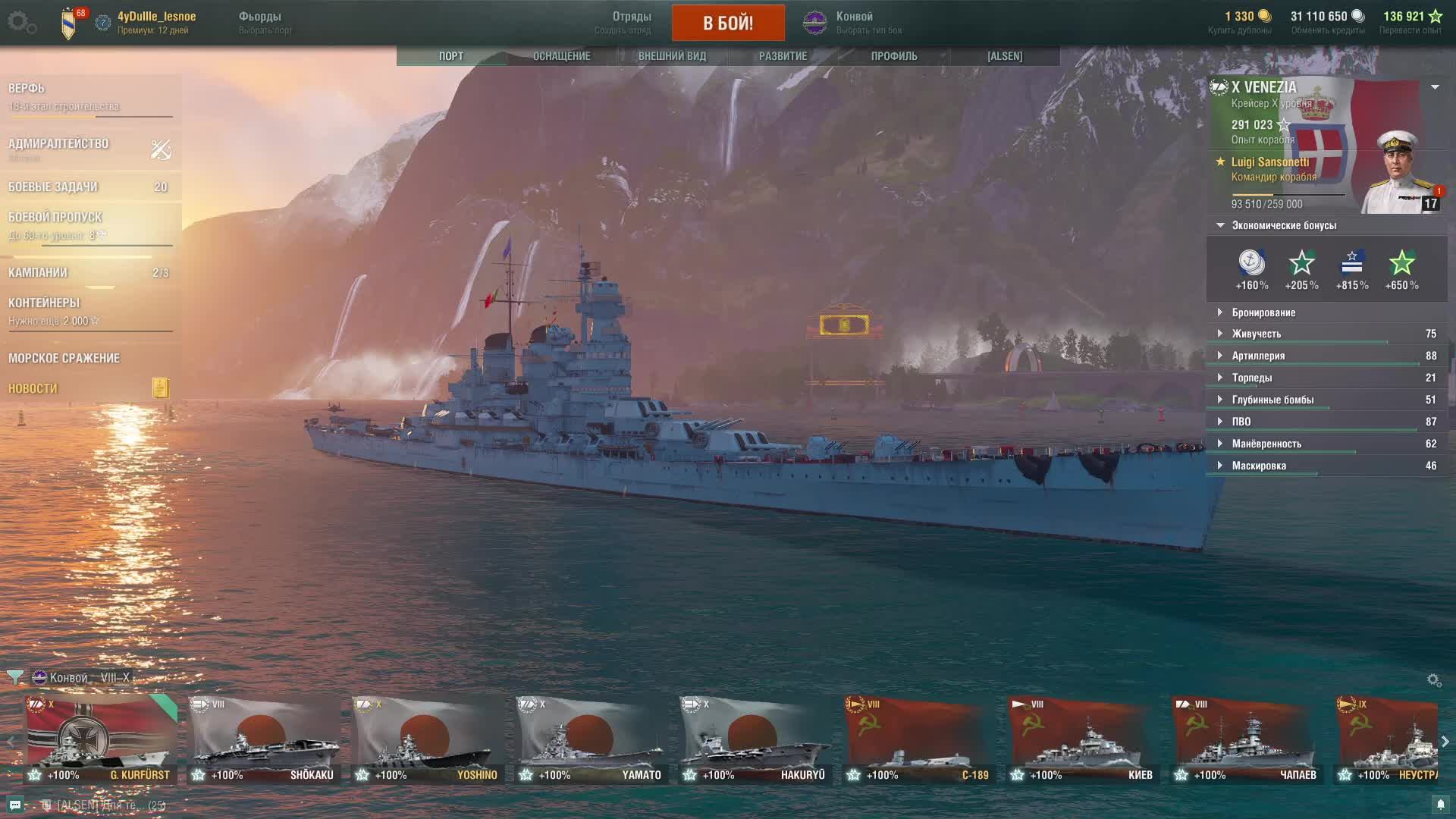Open the ship carousel filter funnel
Screen dimensions: 1456x819
[x=14, y=677]
